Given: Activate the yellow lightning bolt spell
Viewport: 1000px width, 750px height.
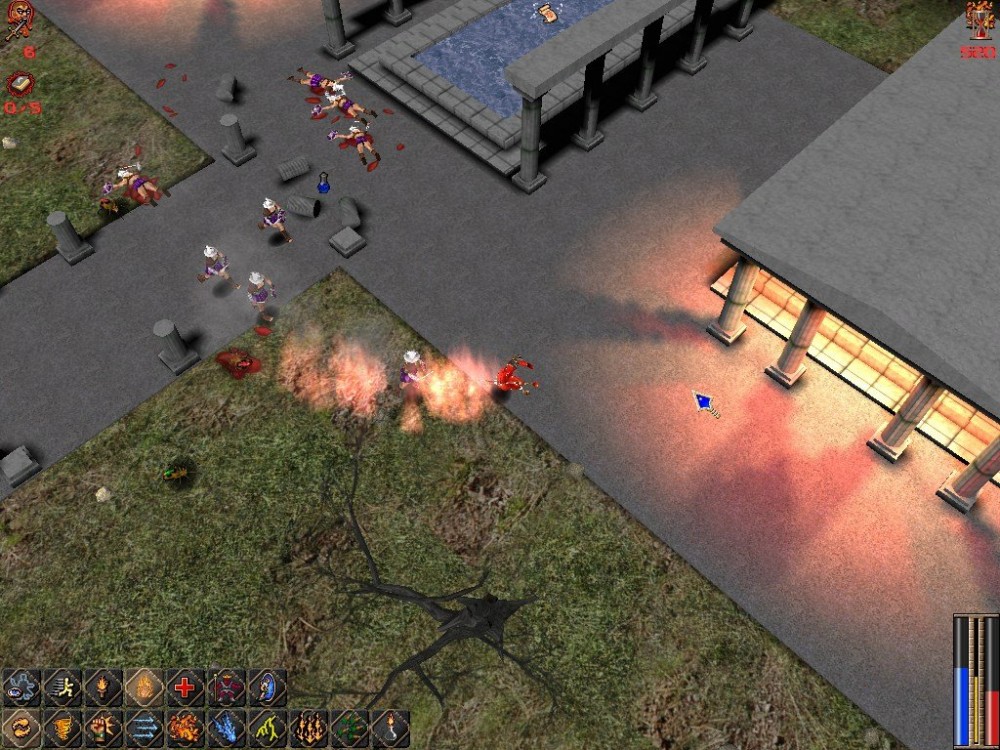Looking at the screenshot, I should coord(267,728).
